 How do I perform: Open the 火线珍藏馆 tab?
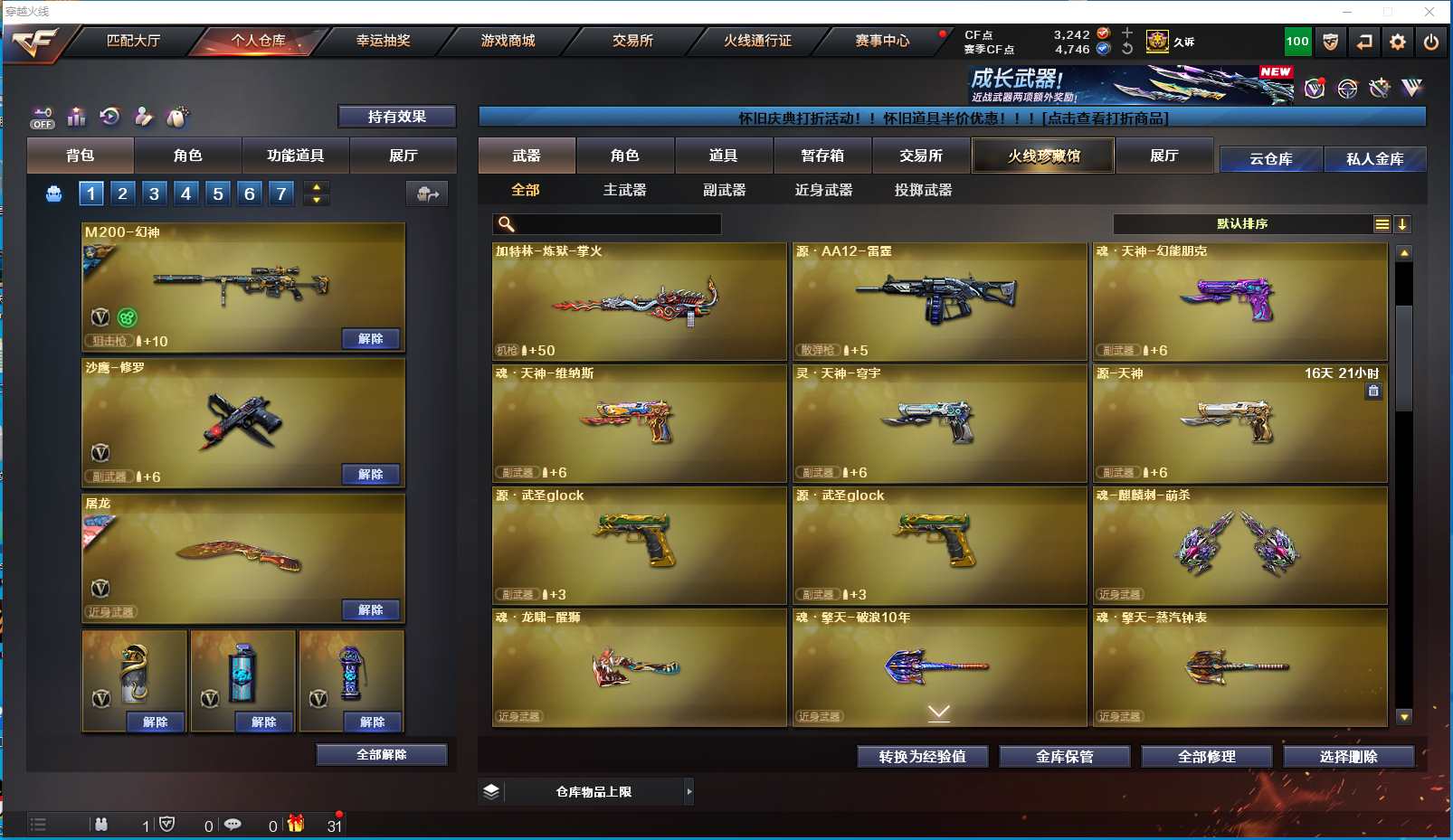[x=1043, y=156]
